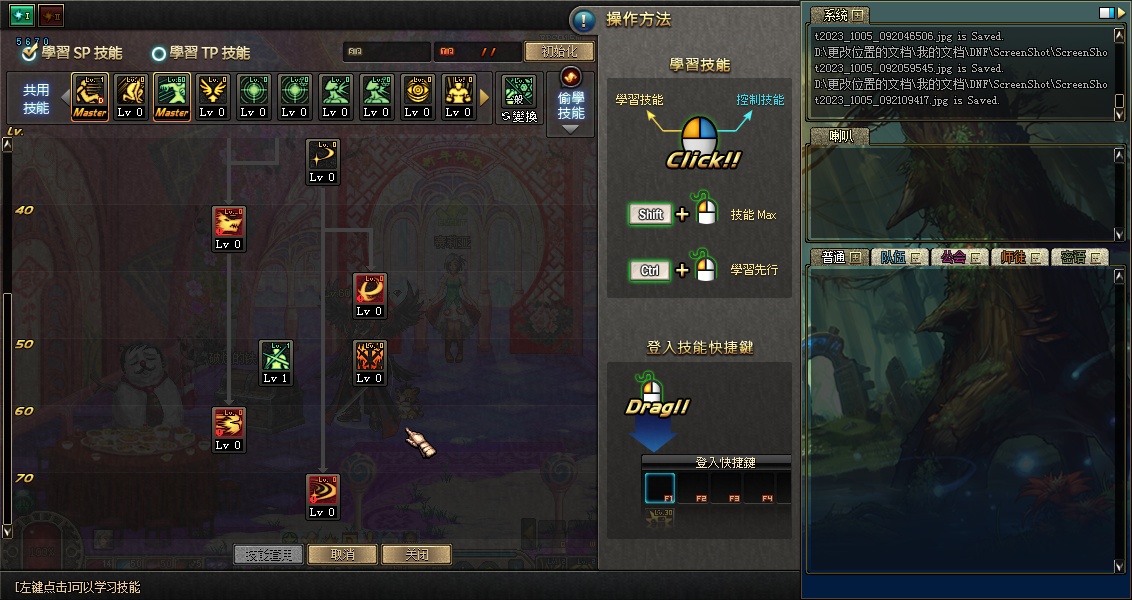Learn the green Lv 1 skill in tree
This screenshot has width=1132, height=600.
tap(276, 362)
